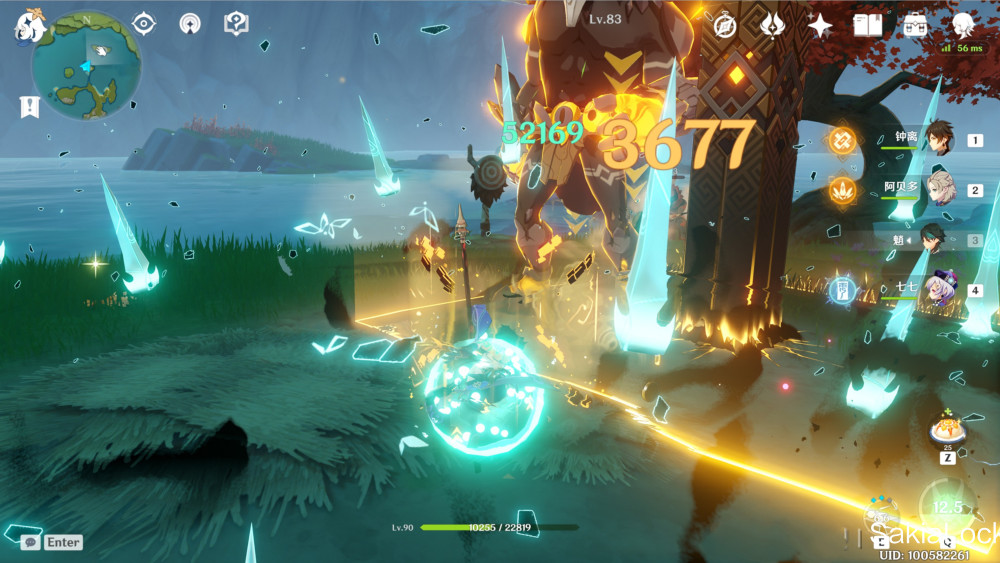Open the battle pass winged icon
1000x563 pixels.
coord(773,26)
